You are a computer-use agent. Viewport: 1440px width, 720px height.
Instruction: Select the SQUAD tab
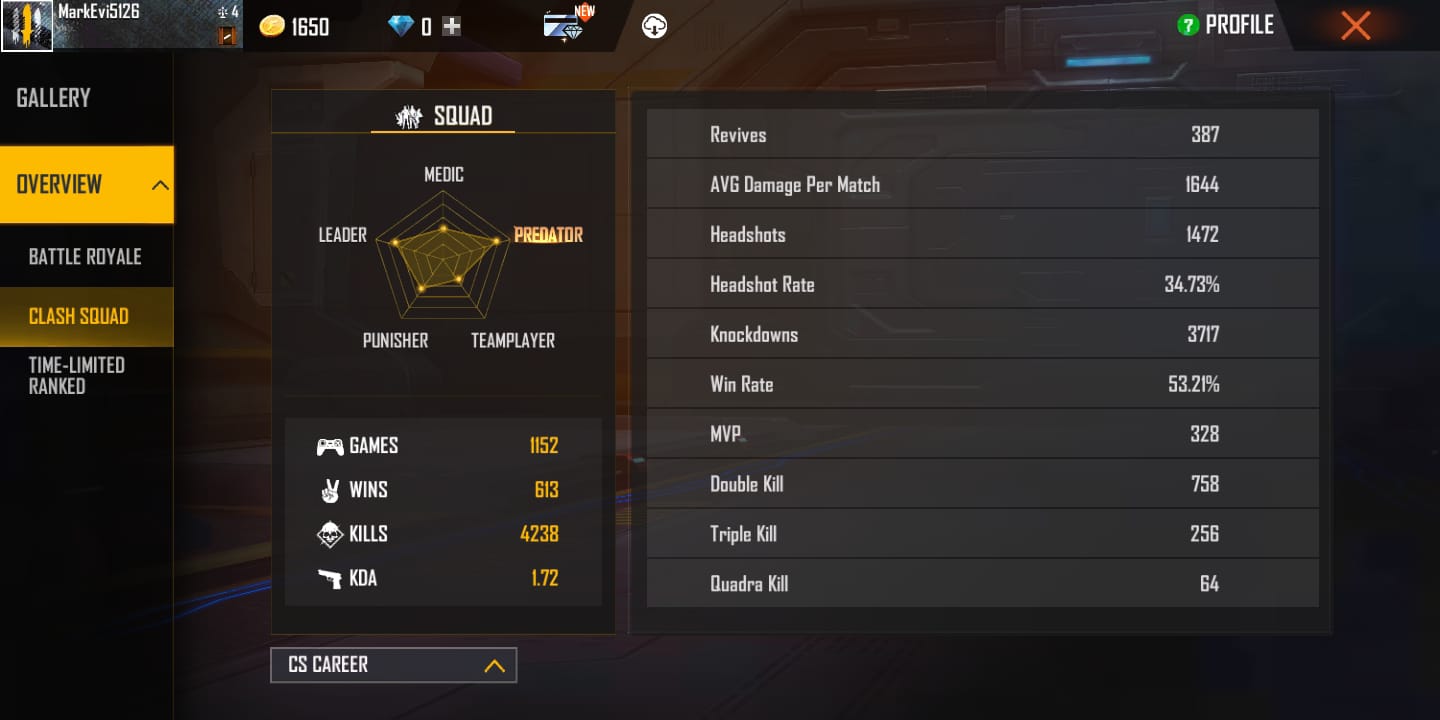[x=443, y=115]
